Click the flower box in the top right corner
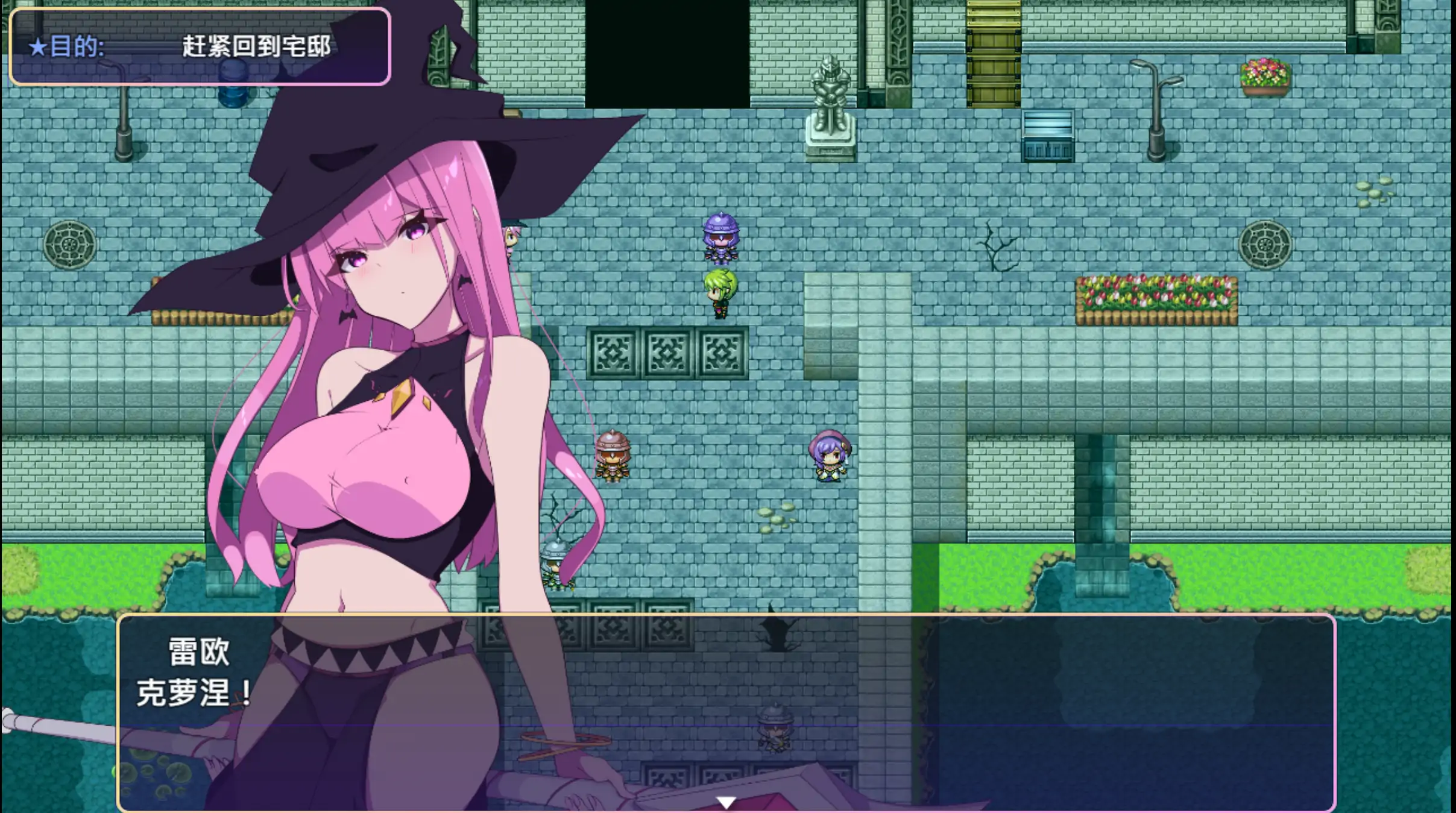The image size is (1456, 813). (1266, 77)
